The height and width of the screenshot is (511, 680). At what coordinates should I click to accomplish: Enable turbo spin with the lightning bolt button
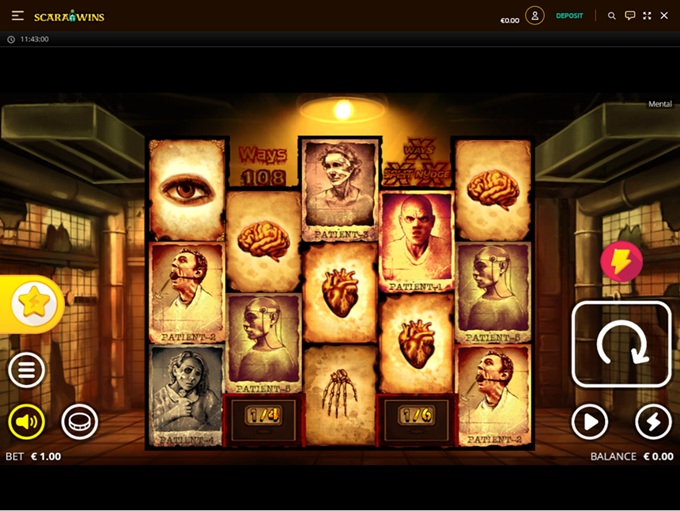coord(653,422)
